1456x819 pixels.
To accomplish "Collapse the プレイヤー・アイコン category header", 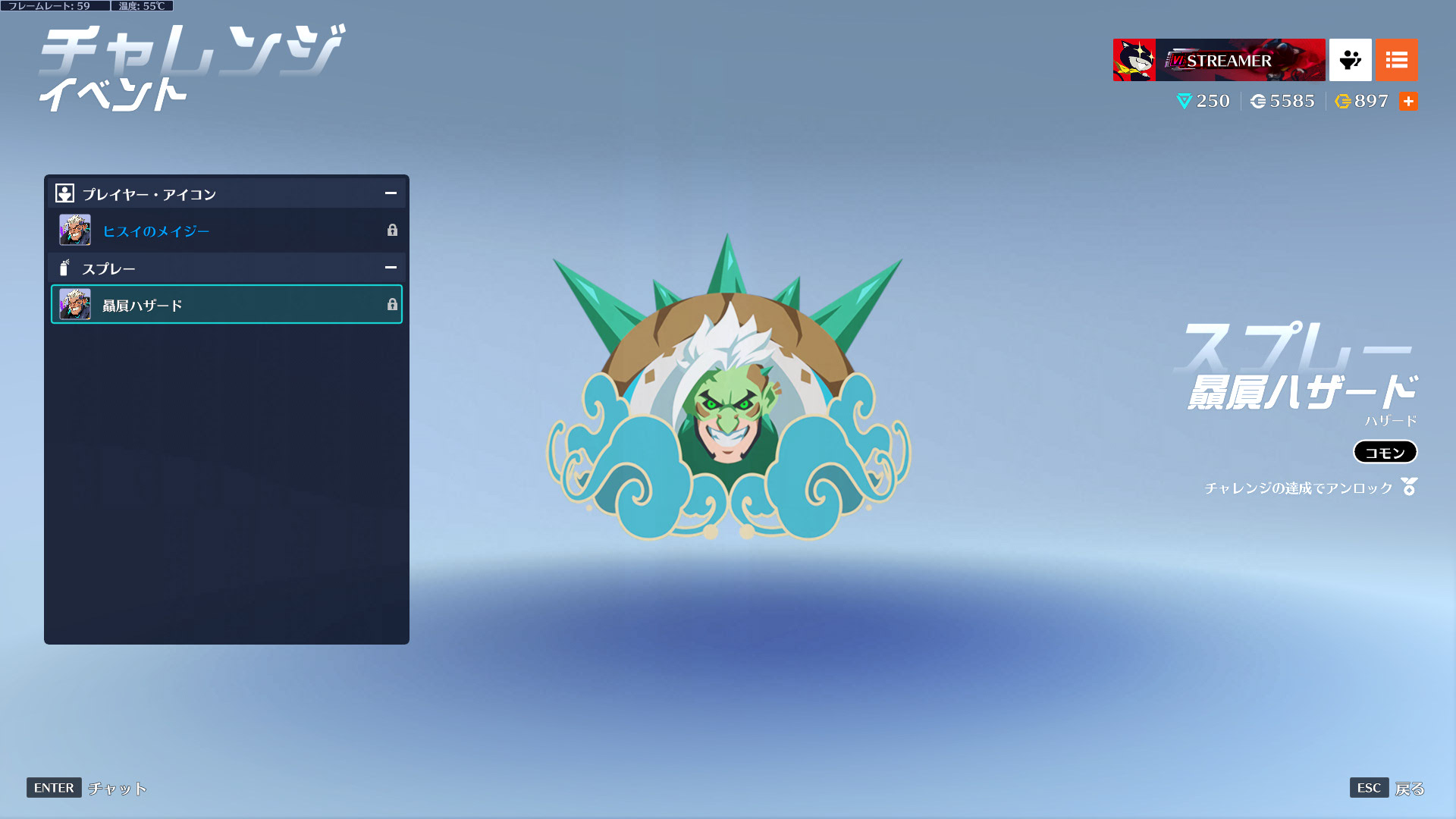I will (x=391, y=193).
